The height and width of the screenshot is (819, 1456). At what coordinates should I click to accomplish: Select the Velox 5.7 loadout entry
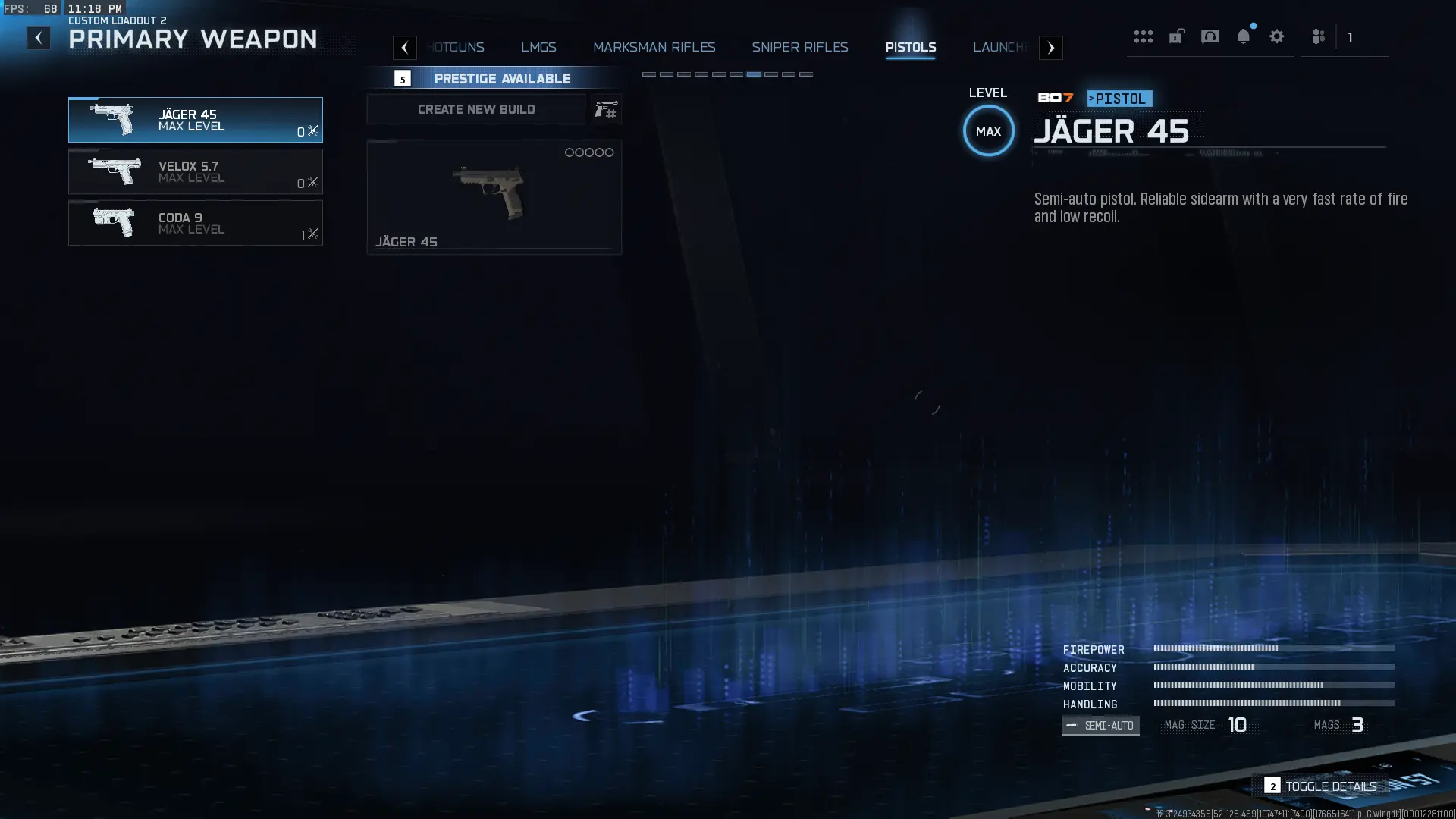(195, 171)
